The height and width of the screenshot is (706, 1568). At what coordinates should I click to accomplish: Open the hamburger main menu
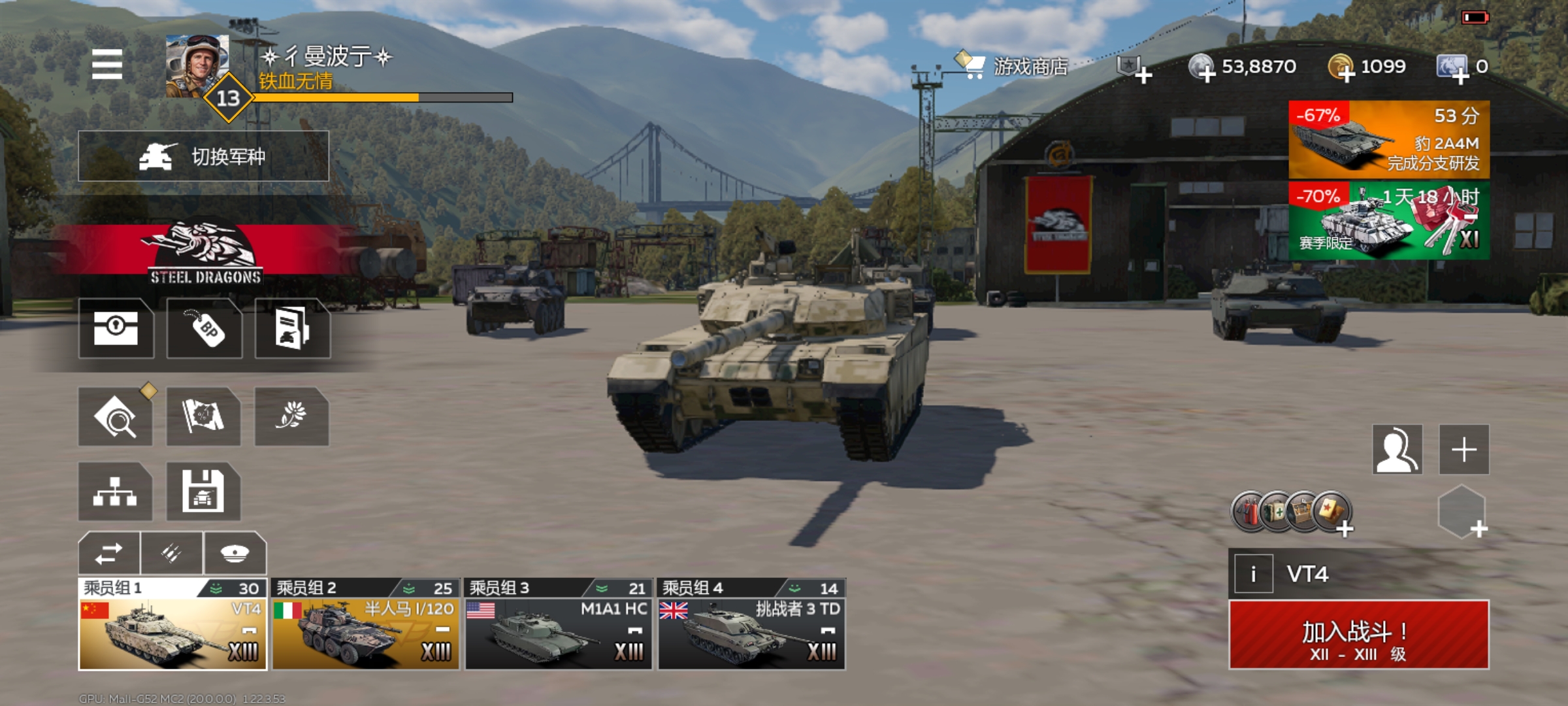[107, 64]
